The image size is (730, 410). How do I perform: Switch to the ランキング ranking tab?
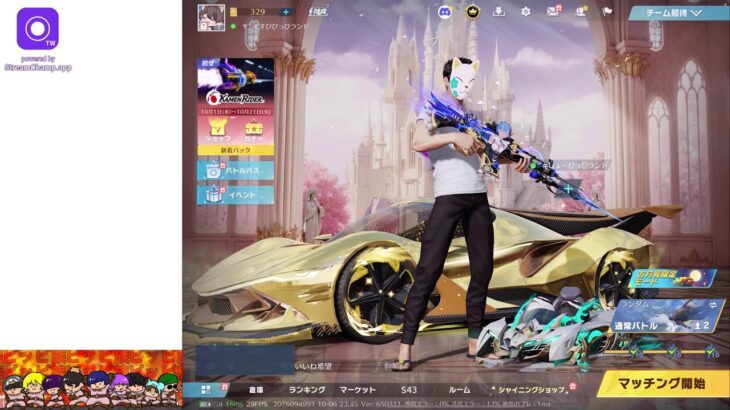[x=307, y=389]
